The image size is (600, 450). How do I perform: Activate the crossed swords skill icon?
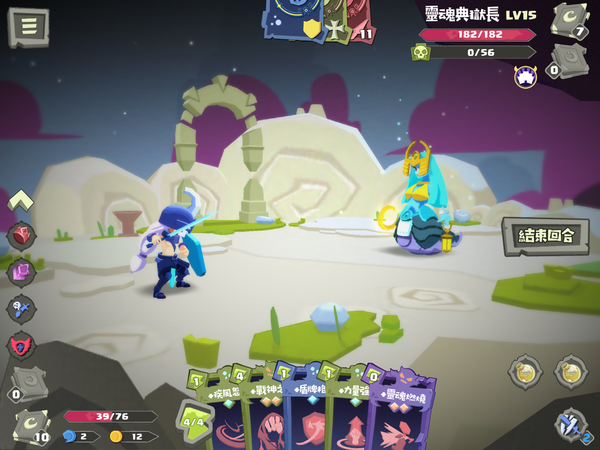[573, 424]
